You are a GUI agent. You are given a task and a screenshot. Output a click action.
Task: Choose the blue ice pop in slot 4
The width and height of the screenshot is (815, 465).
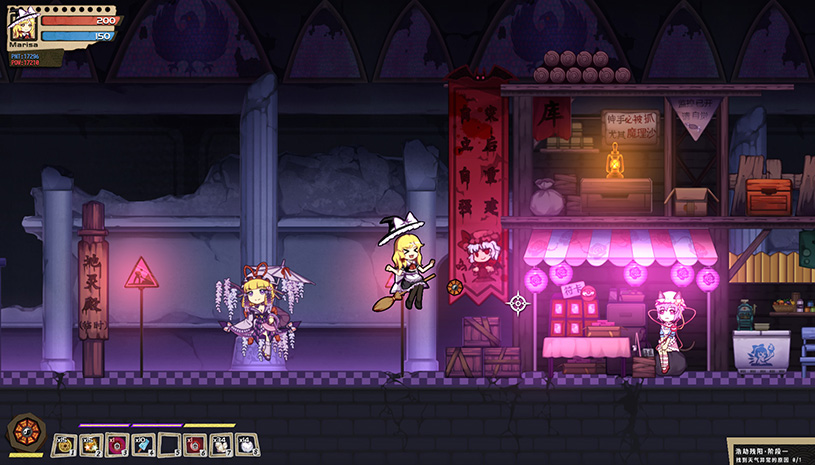(142, 444)
